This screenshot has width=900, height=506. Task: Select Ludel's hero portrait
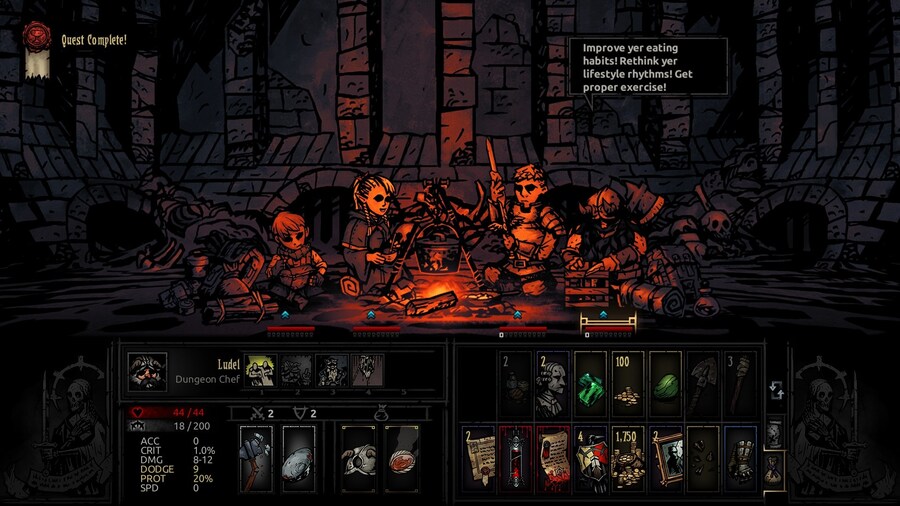point(148,371)
